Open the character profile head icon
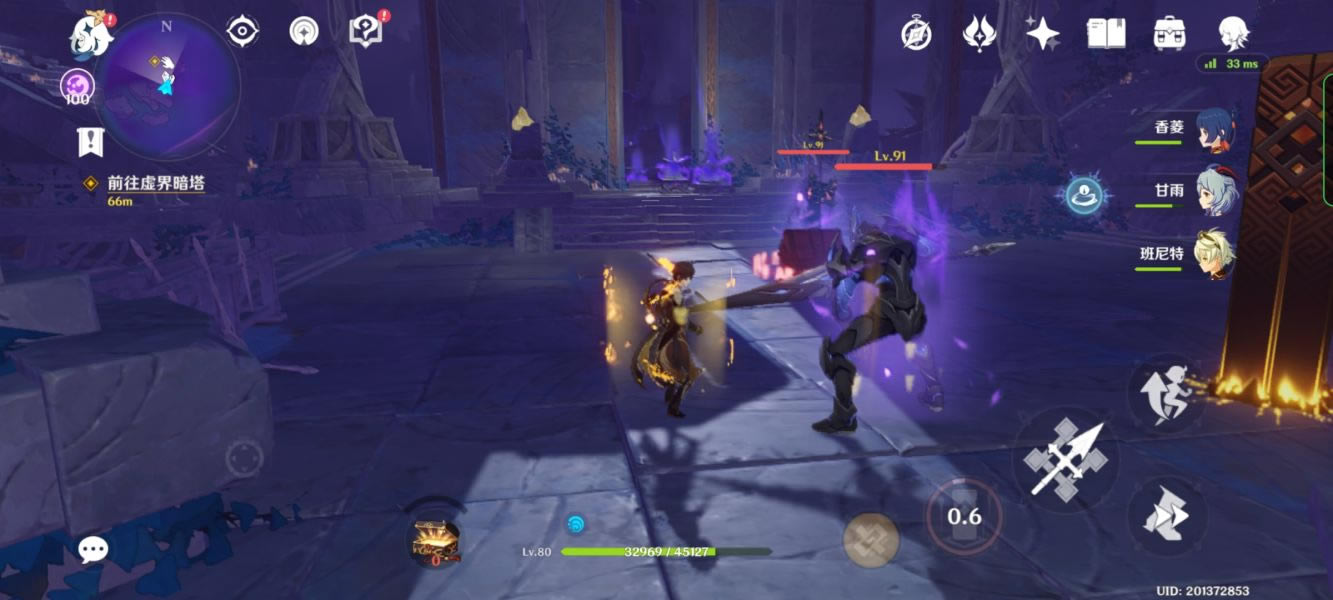This screenshot has width=1333, height=600. (x=1233, y=33)
